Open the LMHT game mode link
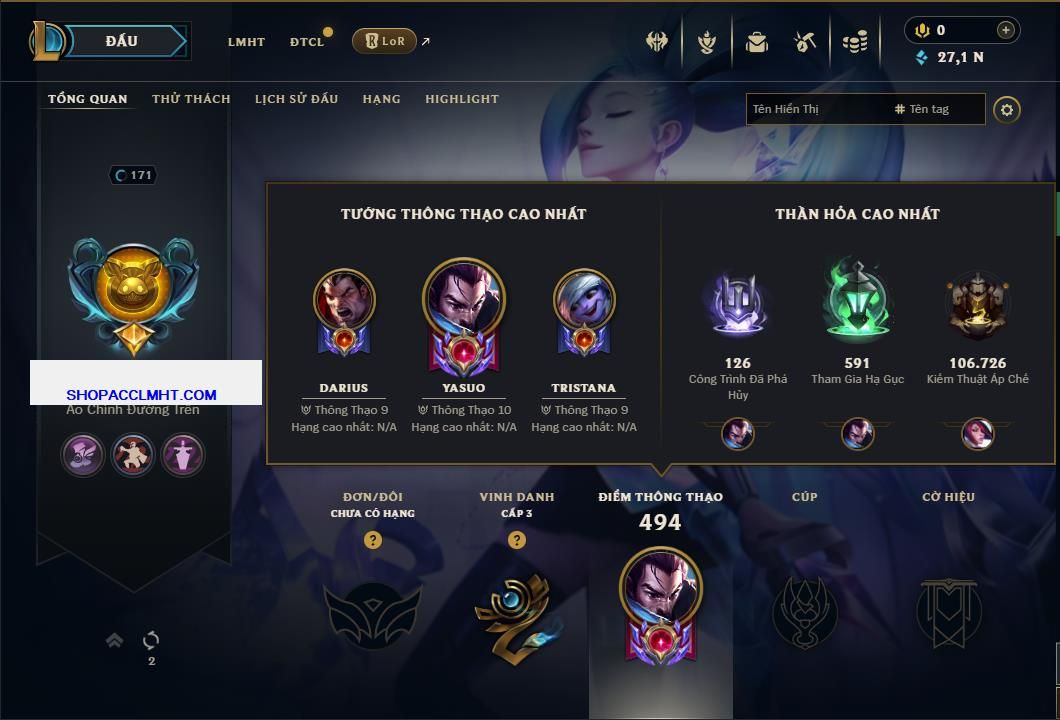The width and height of the screenshot is (1060, 720). coord(246,42)
